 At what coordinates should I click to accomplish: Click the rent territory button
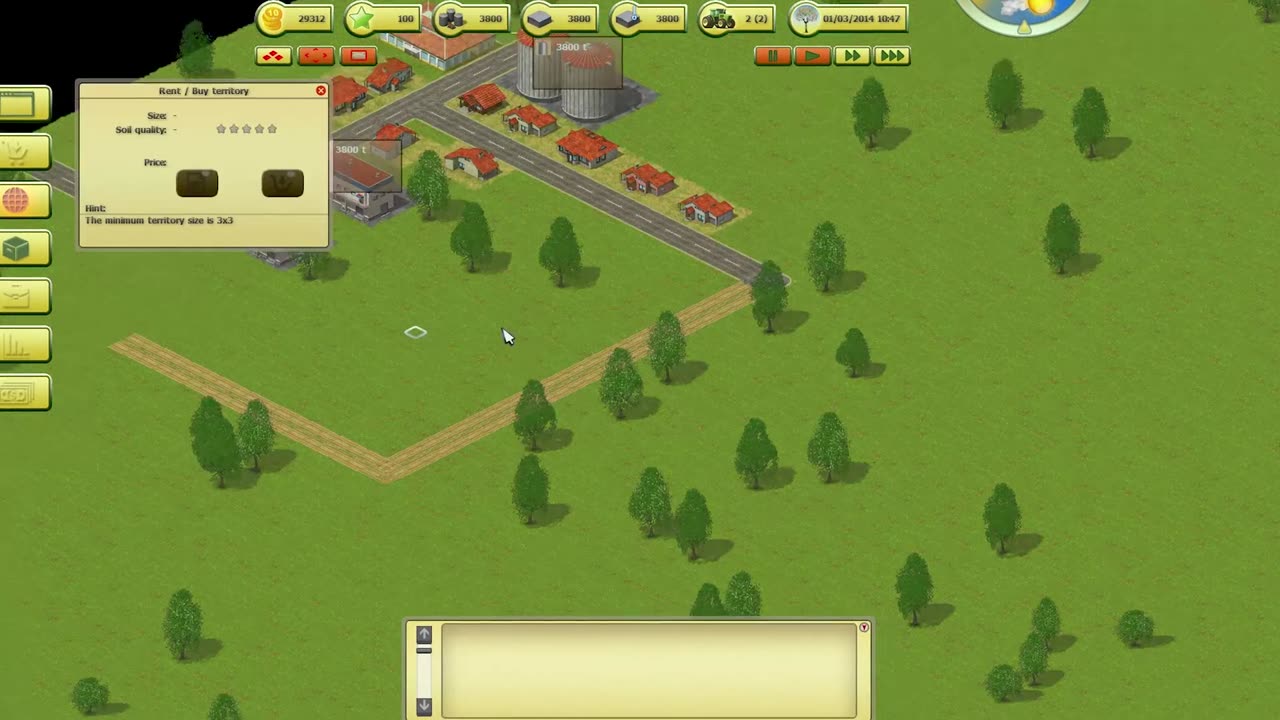point(197,183)
